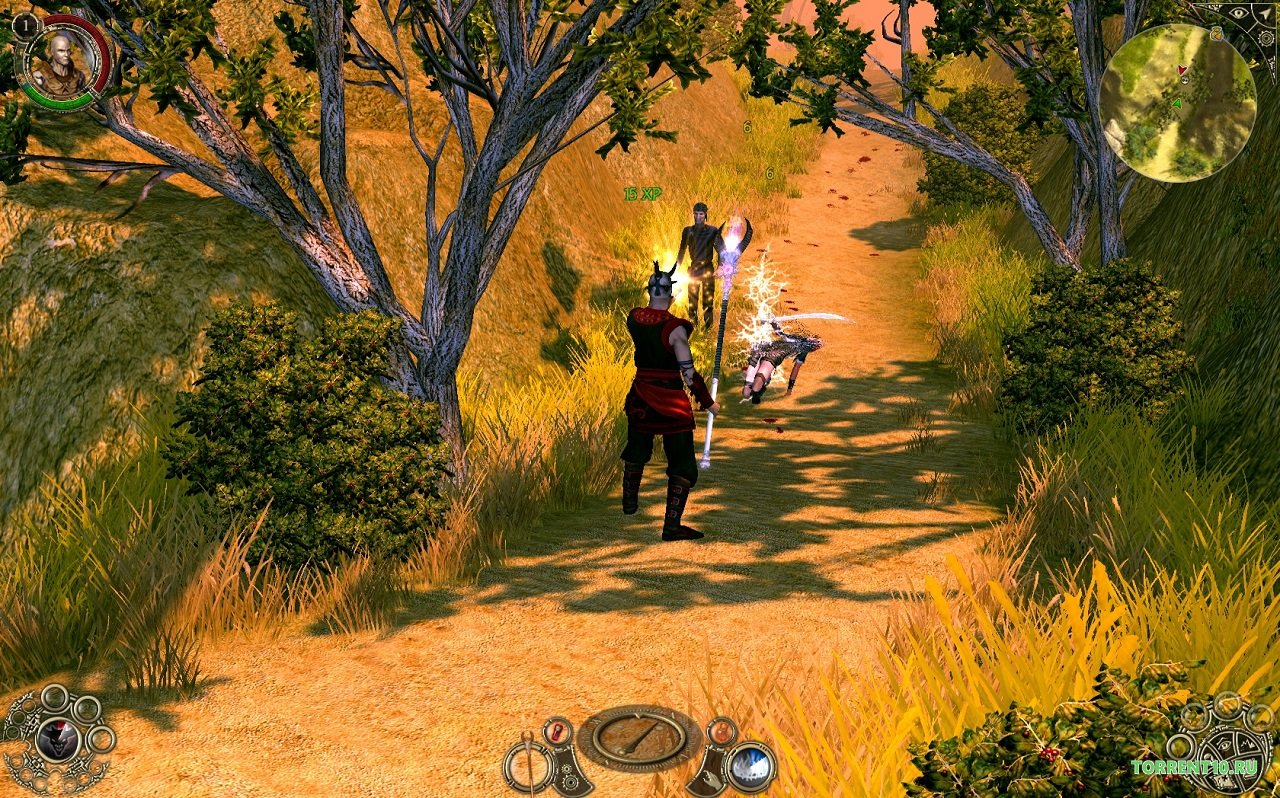Screen dimensions: 1280x798
Task: Select the demon face buff icon
Action: tap(57, 740)
